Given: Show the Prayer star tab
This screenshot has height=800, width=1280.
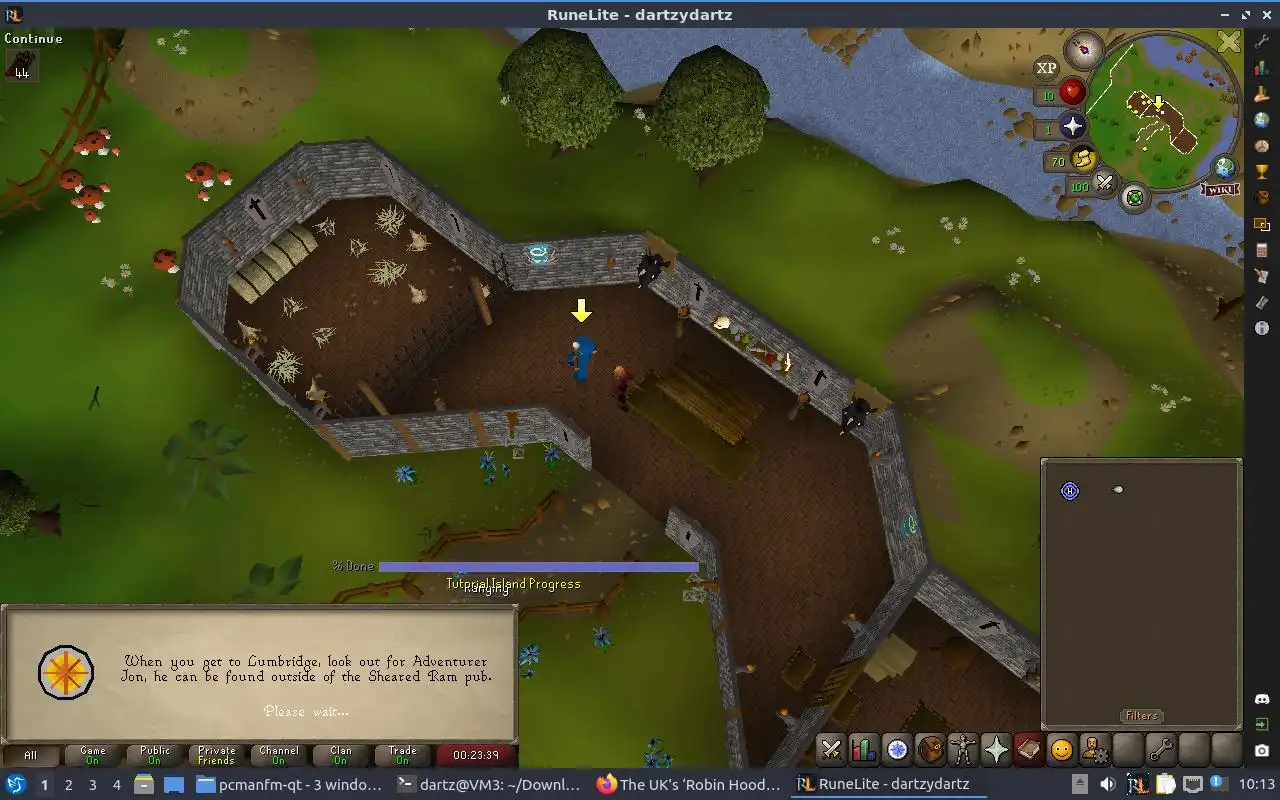Looking at the screenshot, I should pyautogui.click(x=995, y=749).
